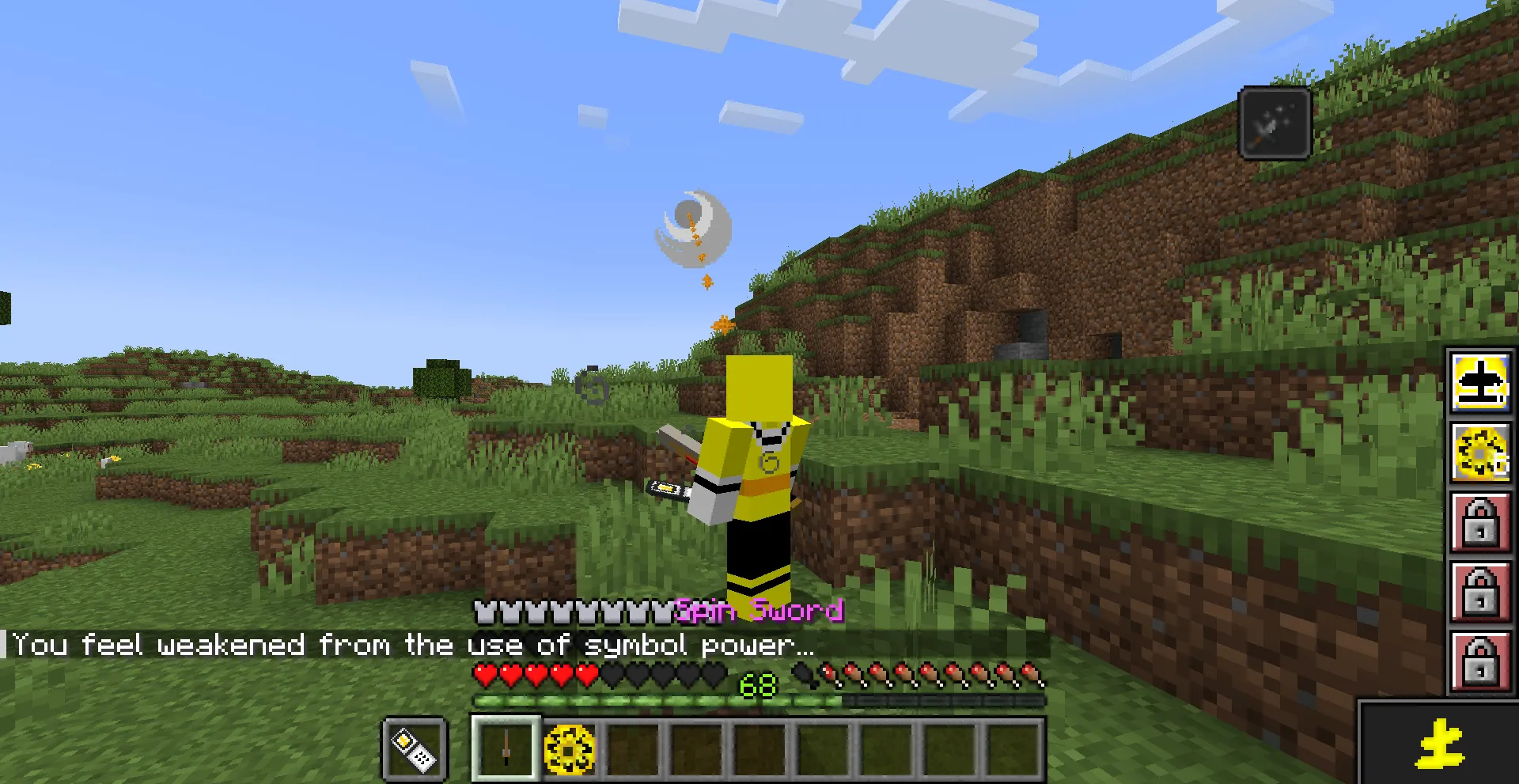The image size is (1519, 784).
Task: Click the experience level number 68
Action: click(757, 686)
